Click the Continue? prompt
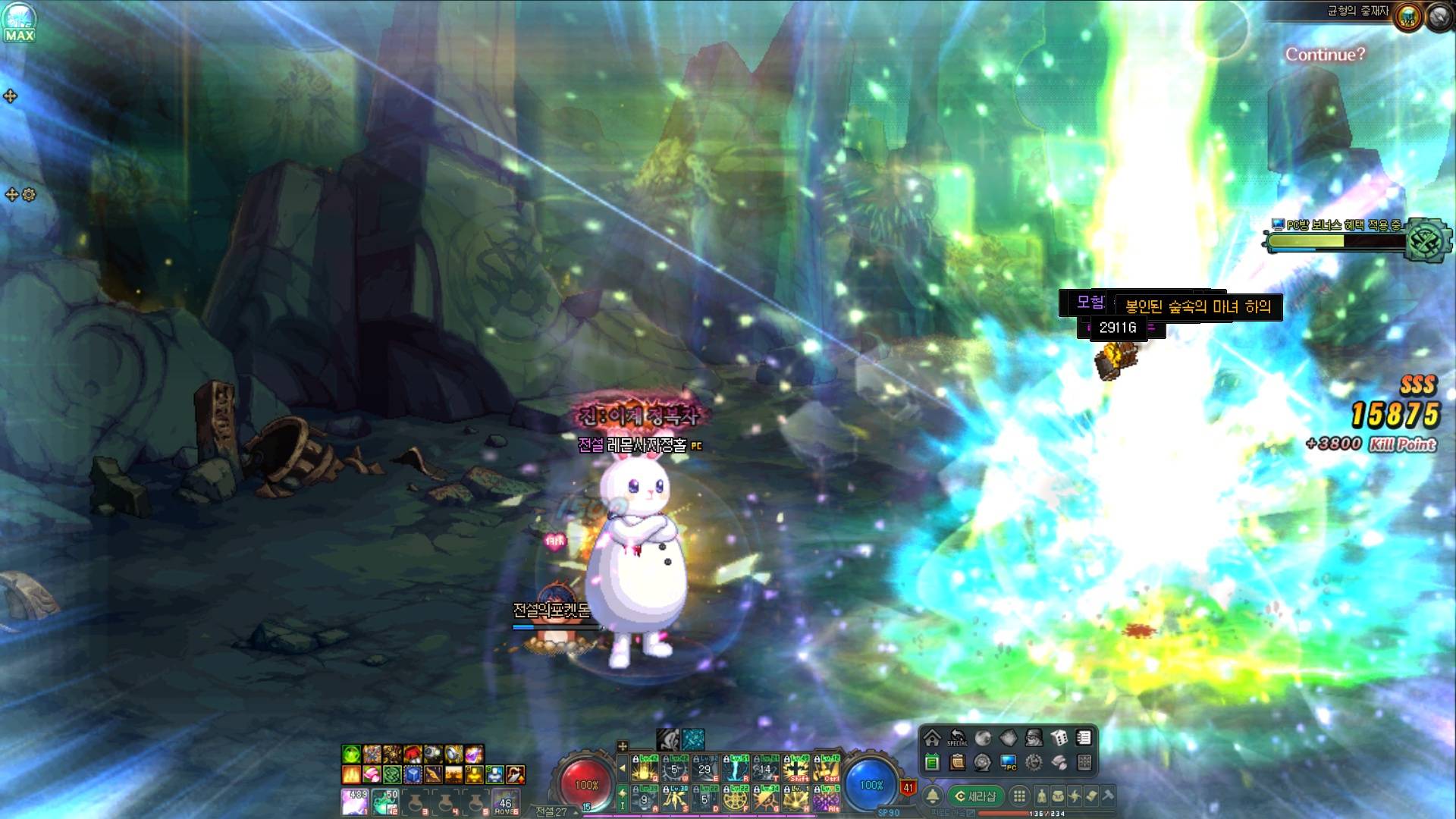Image resolution: width=1456 pixels, height=819 pixels. (1325, 55)
